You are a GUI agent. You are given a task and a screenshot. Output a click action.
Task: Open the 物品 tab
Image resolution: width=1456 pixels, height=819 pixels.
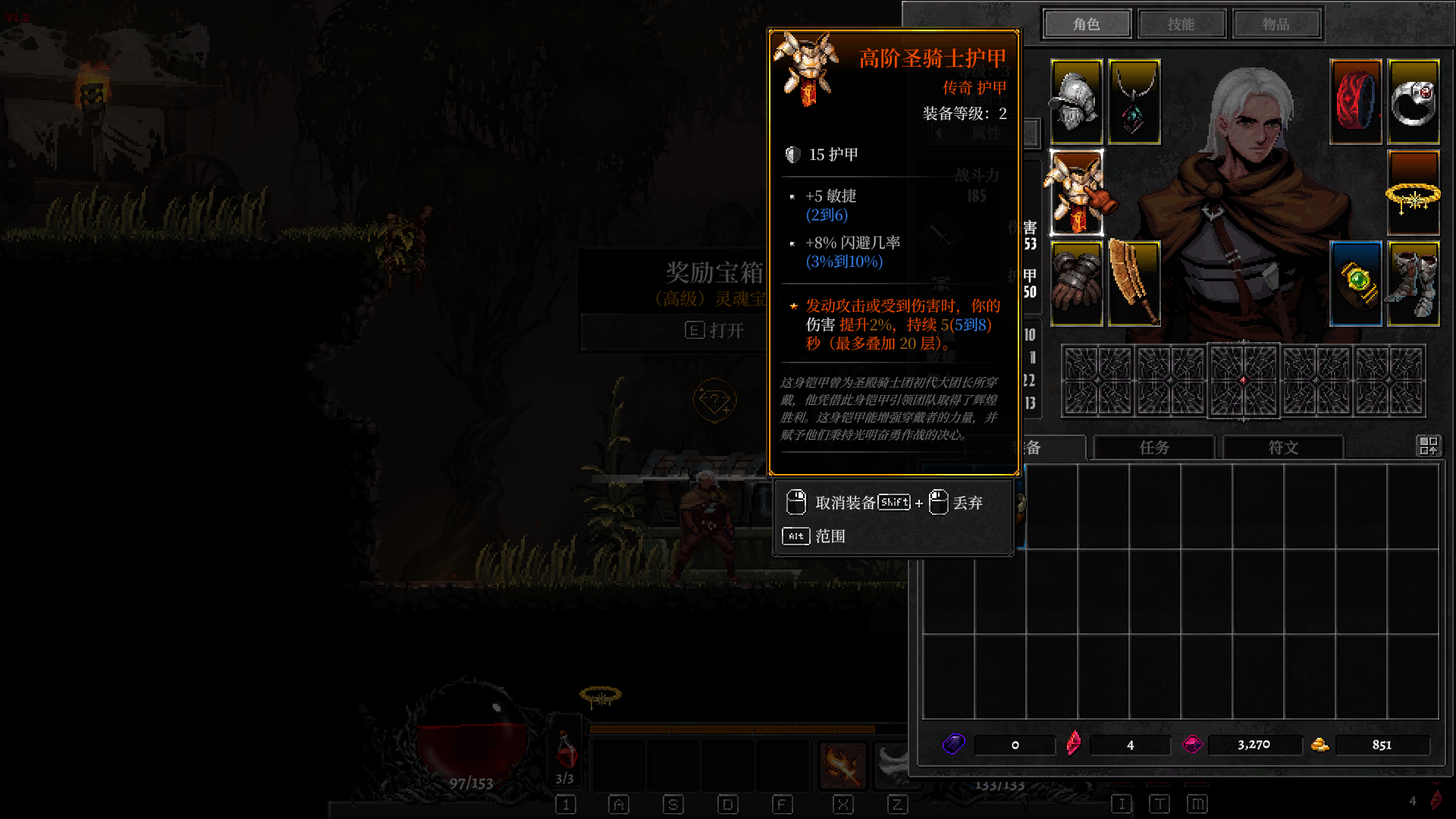pos(1277,24)
